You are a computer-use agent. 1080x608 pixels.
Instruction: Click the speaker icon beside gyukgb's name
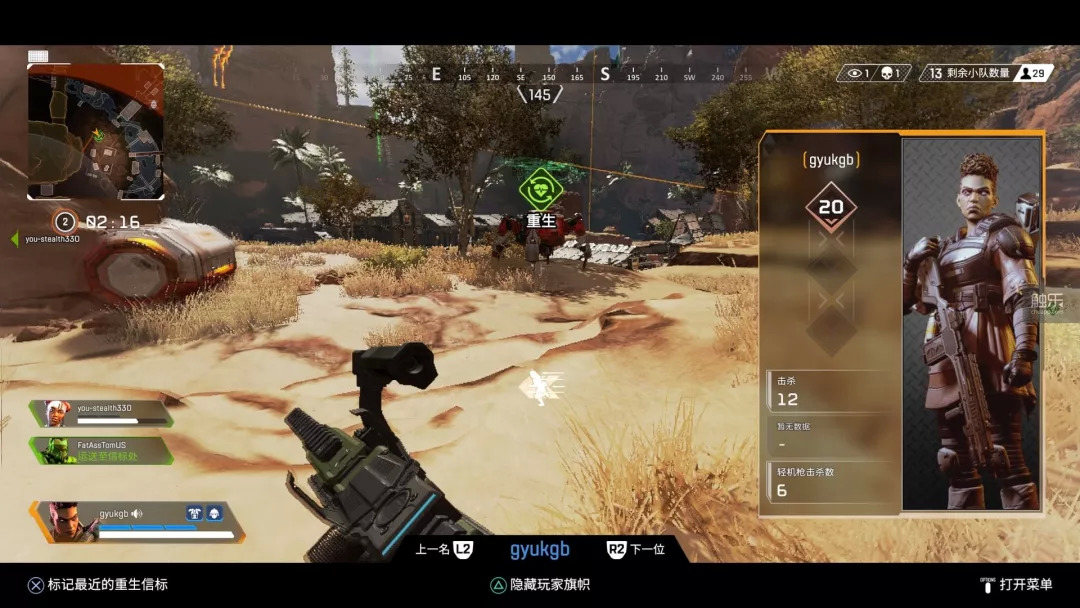pos(137,514)
